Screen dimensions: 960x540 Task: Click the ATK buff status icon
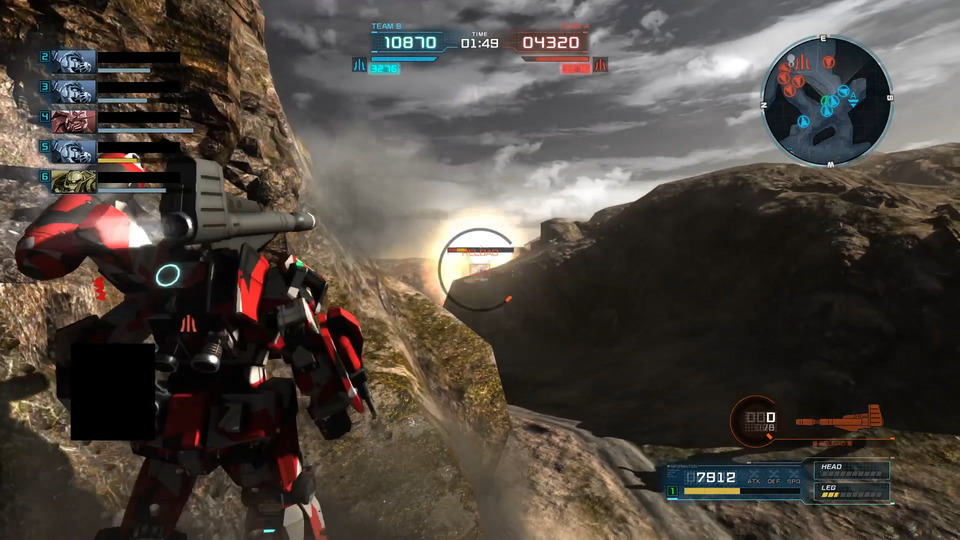coord(753,478)
